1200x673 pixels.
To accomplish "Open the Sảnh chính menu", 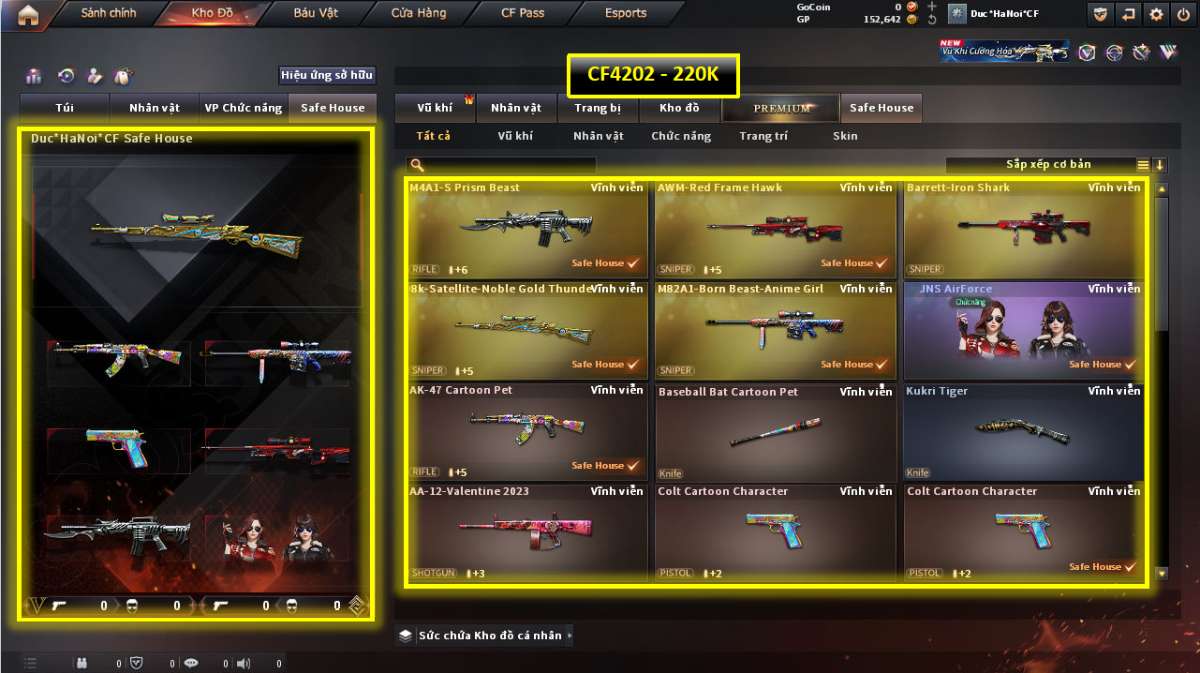I will pos(108,14).
